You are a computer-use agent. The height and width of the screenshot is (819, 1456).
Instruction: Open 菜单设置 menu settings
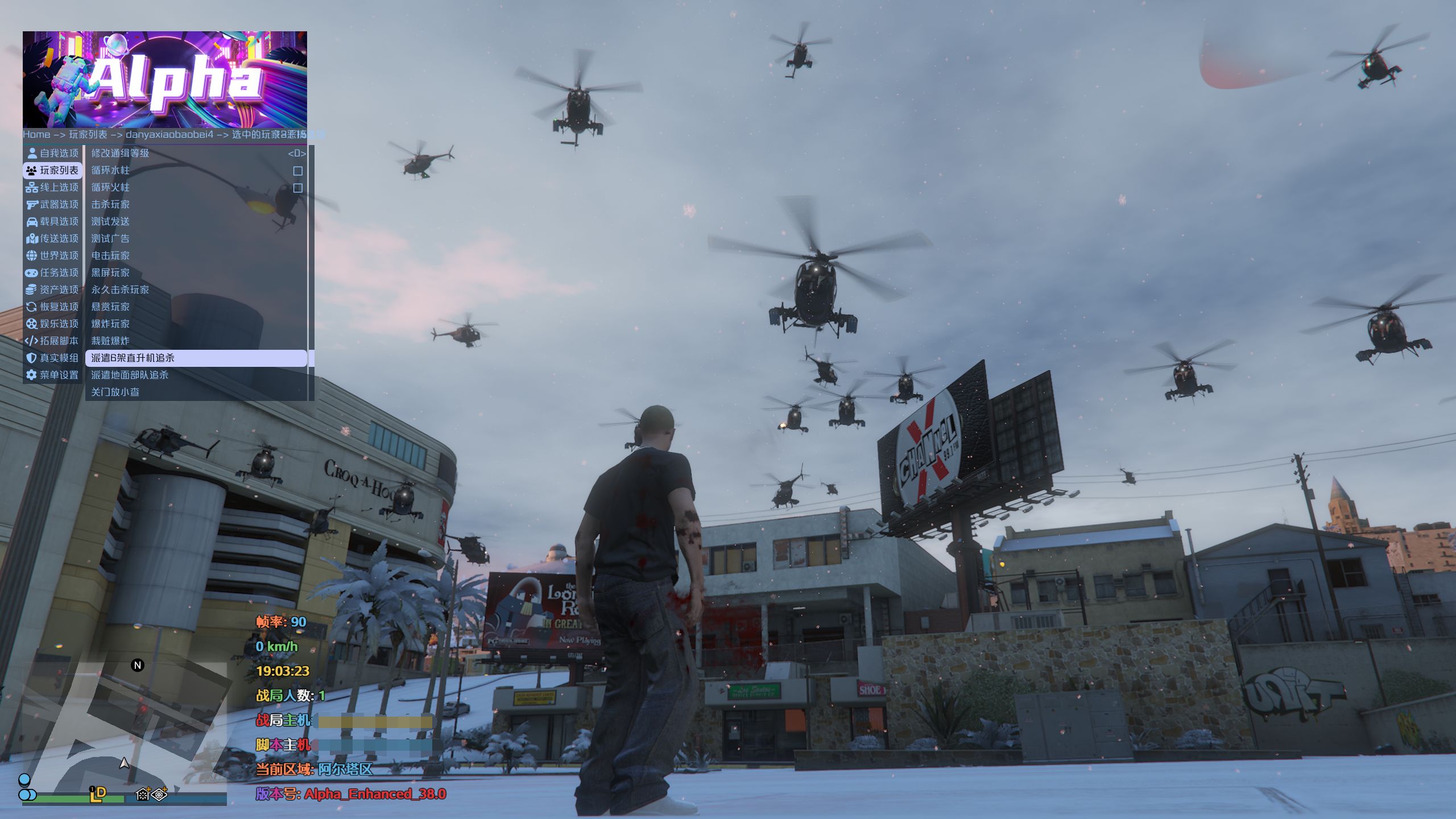[53, 375]
